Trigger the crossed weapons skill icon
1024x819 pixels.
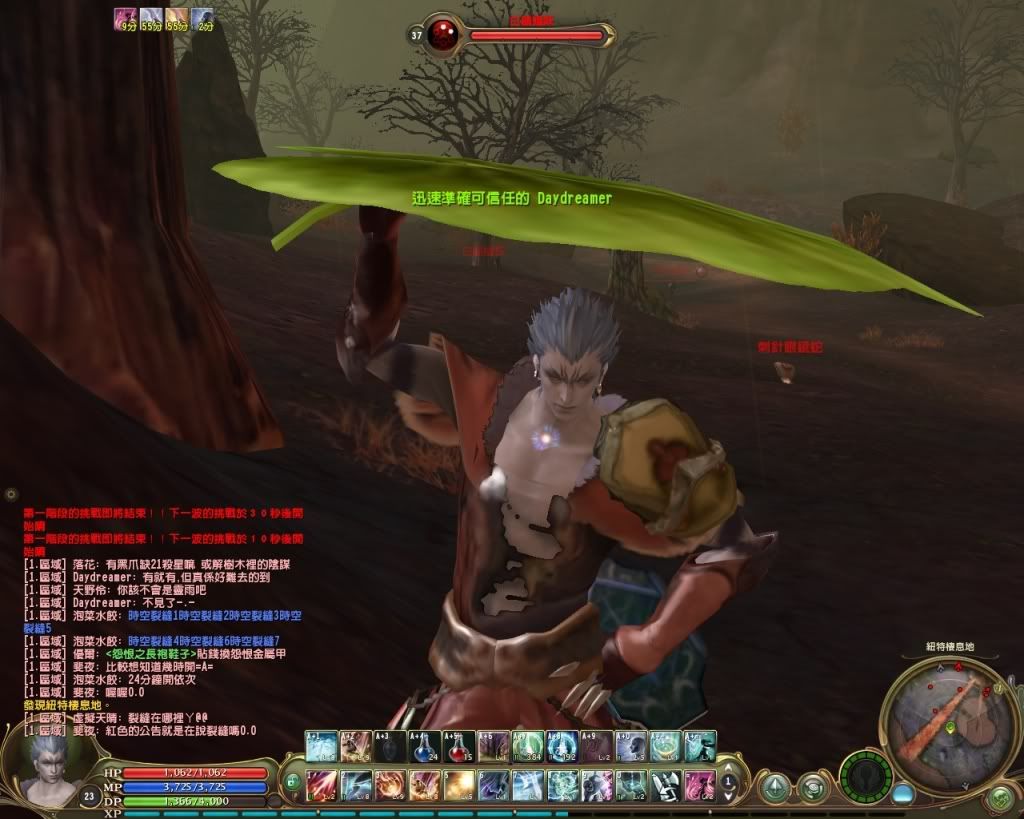point(666,784)
